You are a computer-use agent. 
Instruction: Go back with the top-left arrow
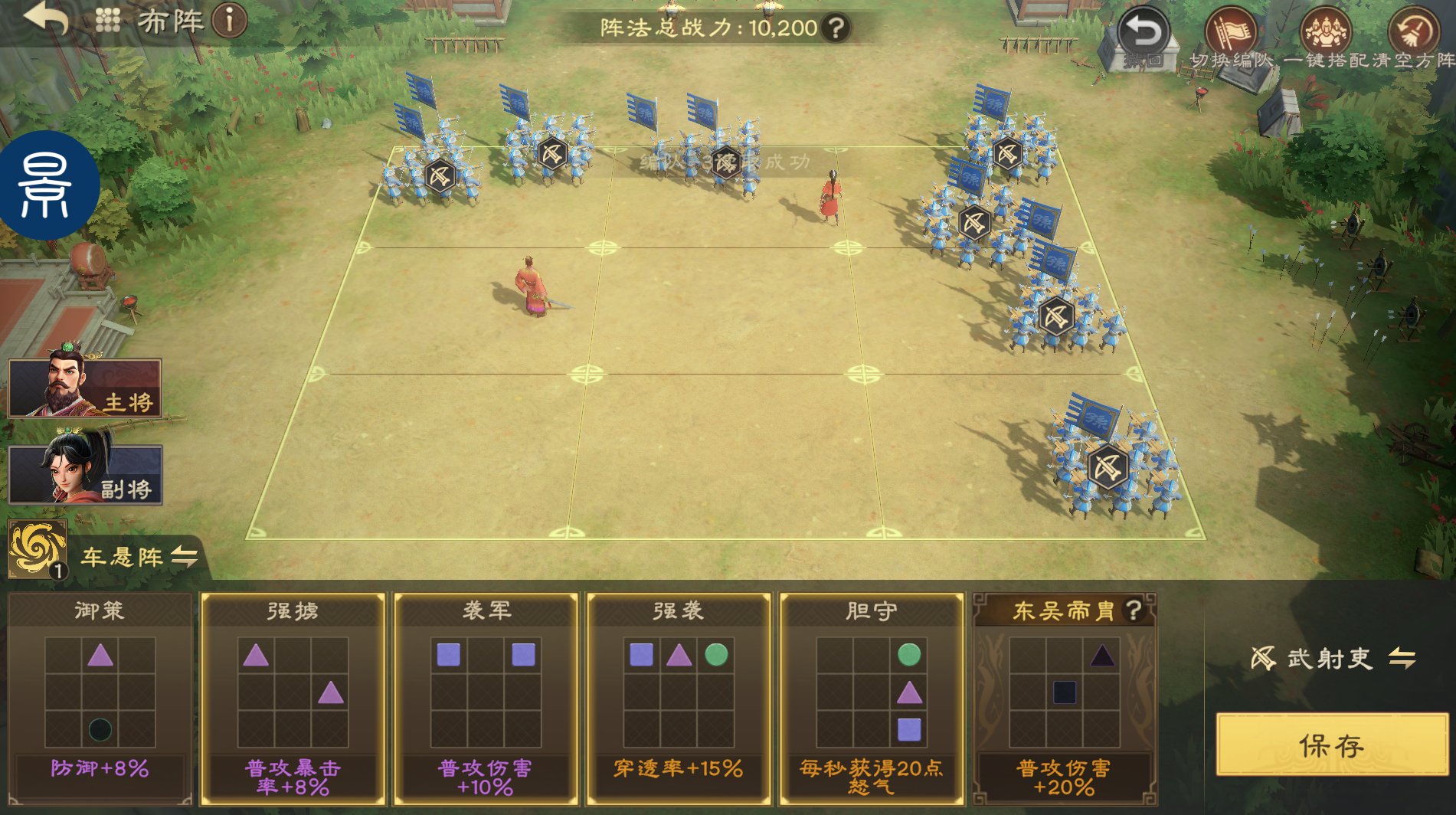pos(46,18)
